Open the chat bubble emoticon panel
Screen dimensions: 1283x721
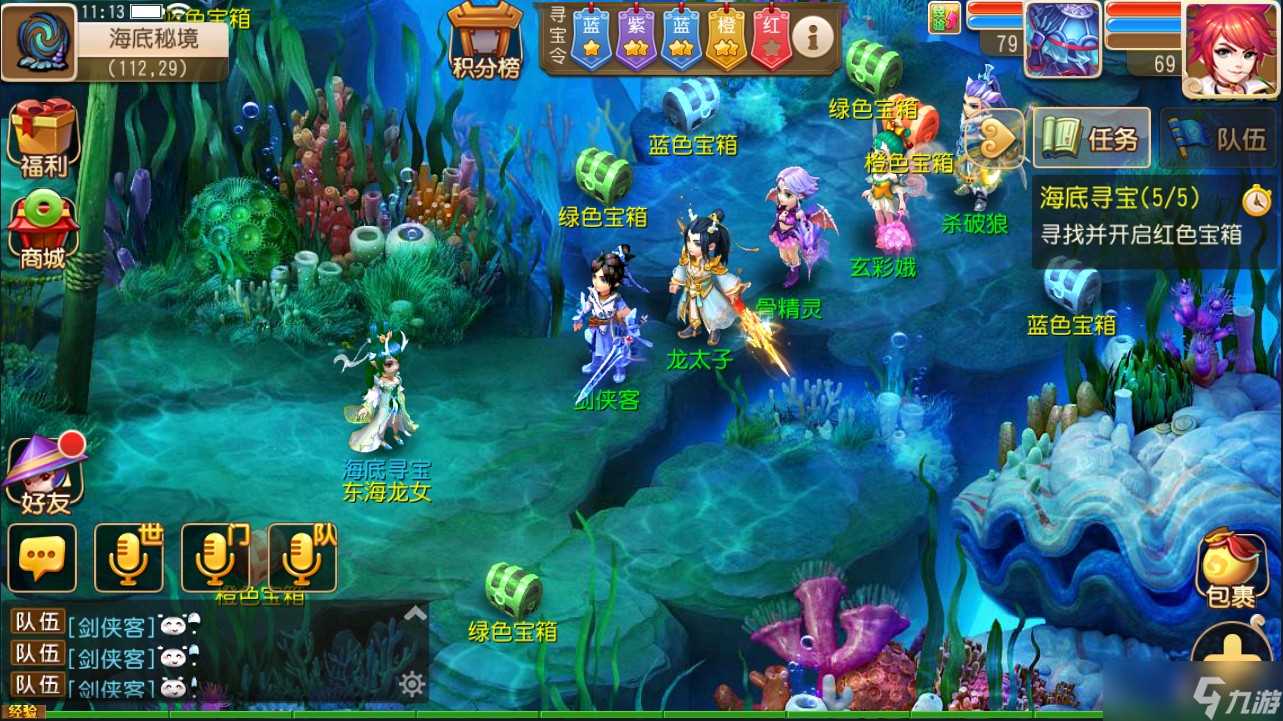point(44,557)
